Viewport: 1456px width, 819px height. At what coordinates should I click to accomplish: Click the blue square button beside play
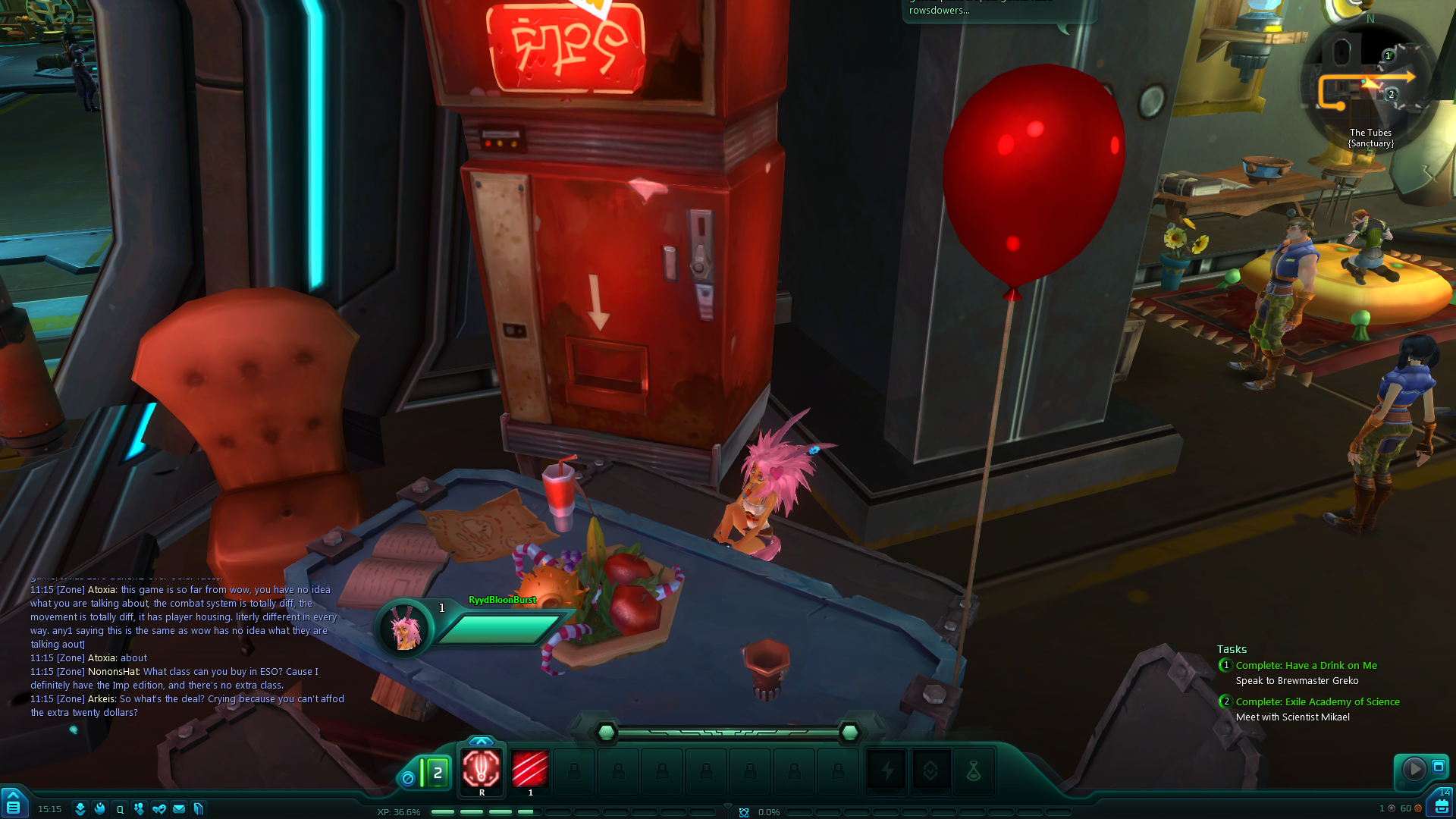click(x=1438, y=767)
